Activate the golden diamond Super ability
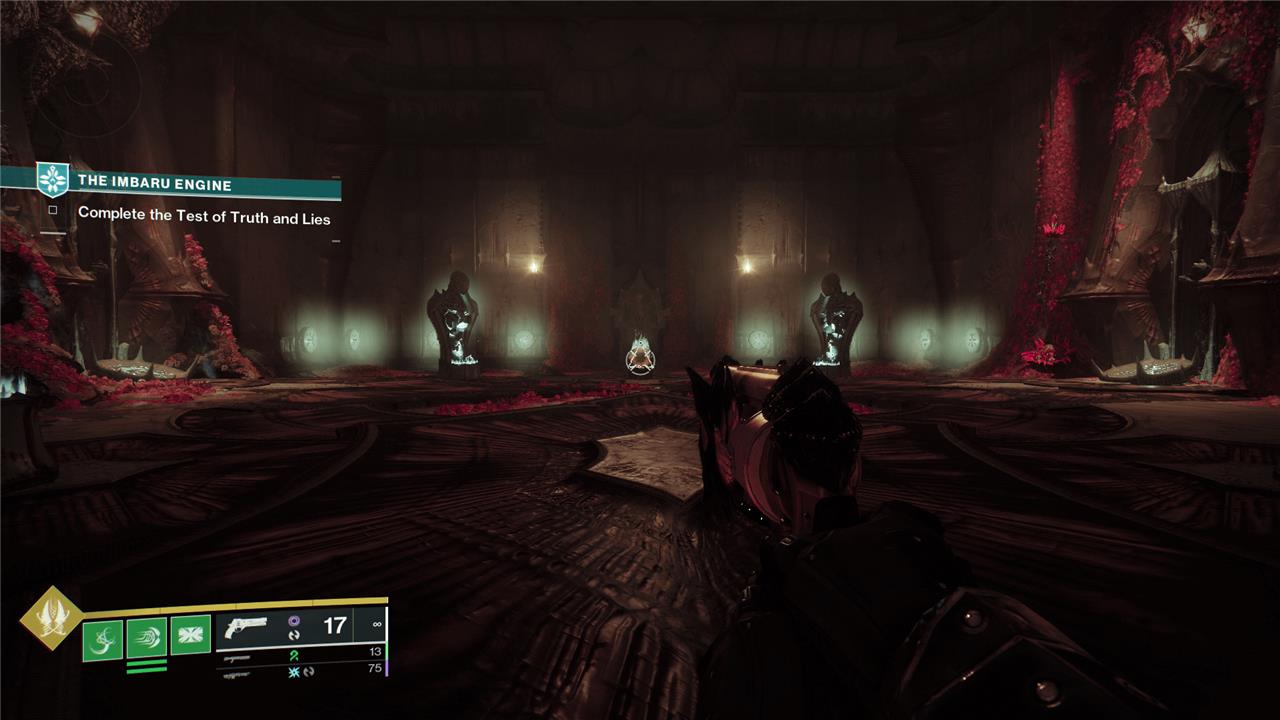 click(x=52, y=617)
